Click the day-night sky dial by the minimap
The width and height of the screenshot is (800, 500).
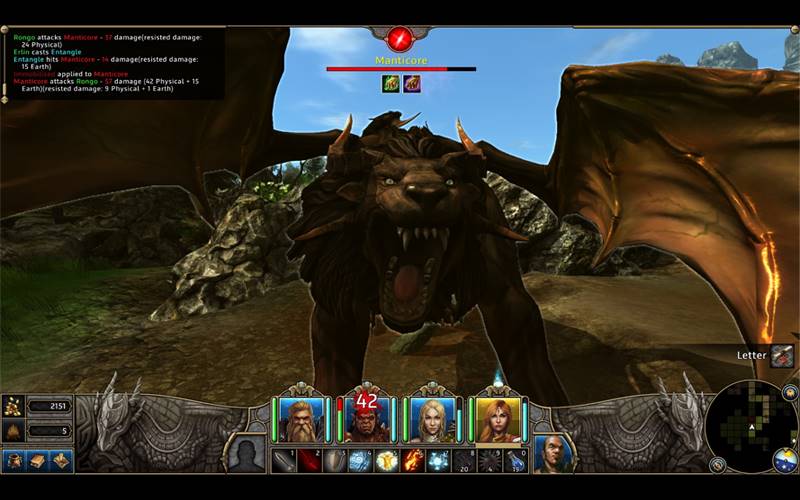(785, 461)
